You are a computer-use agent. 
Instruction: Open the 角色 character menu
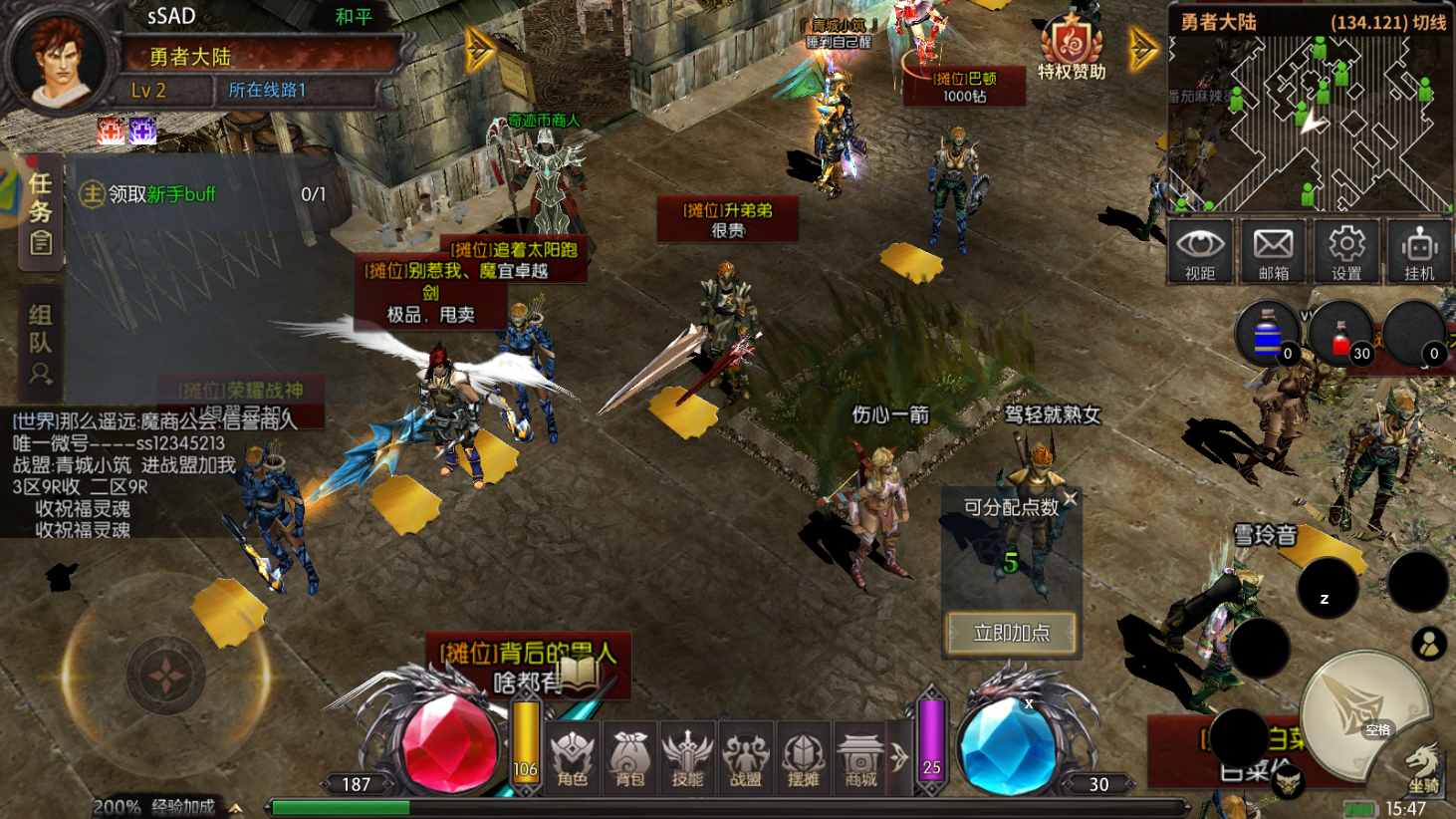(x=573, y=759)
